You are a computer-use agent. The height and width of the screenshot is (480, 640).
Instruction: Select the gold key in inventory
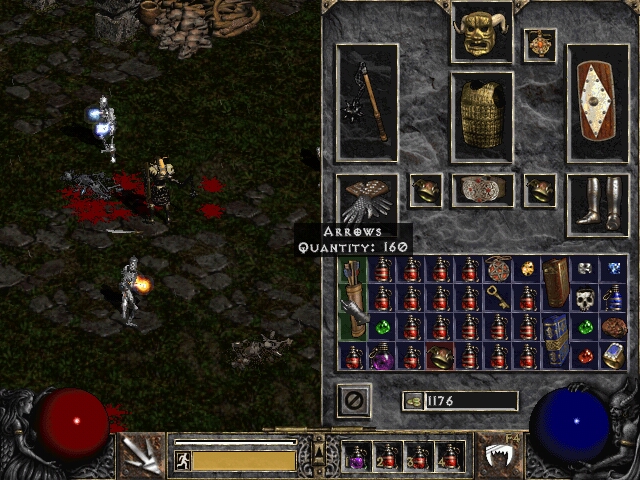(x=498, y=297)
